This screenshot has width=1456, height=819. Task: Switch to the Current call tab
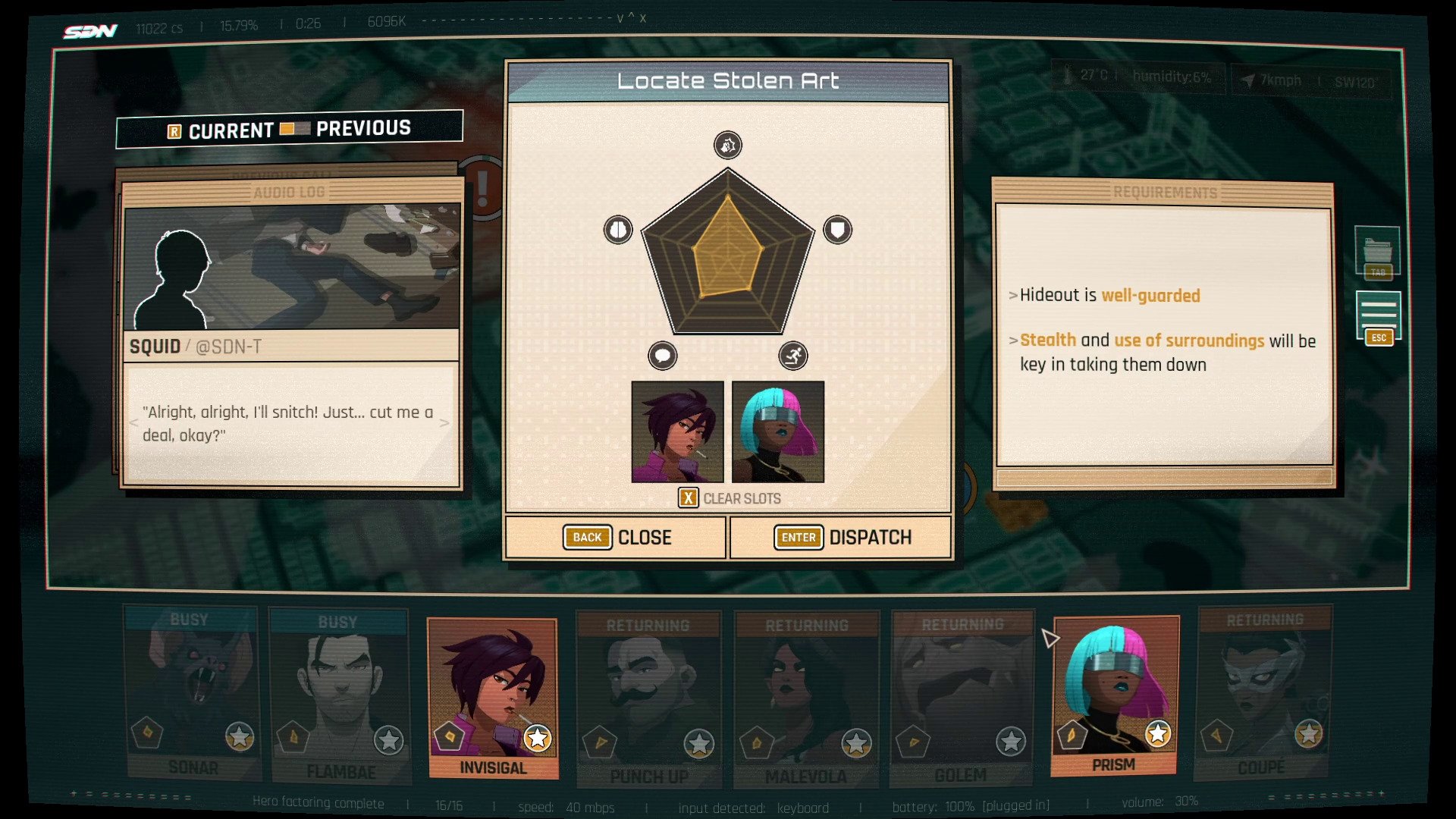click(x=230, y=130)
